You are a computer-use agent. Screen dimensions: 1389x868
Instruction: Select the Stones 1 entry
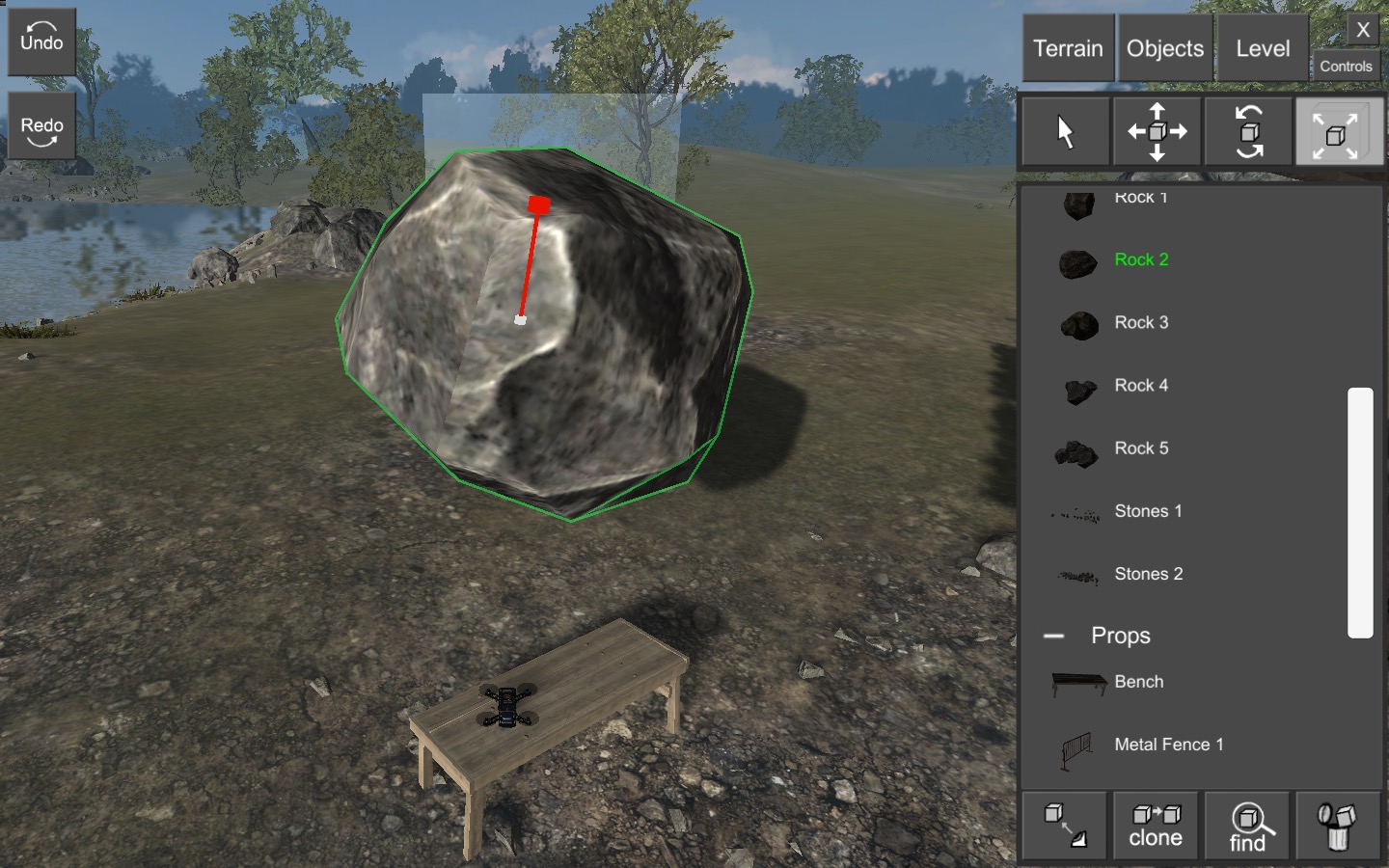pyautogui.click(x=1148, y=511)
